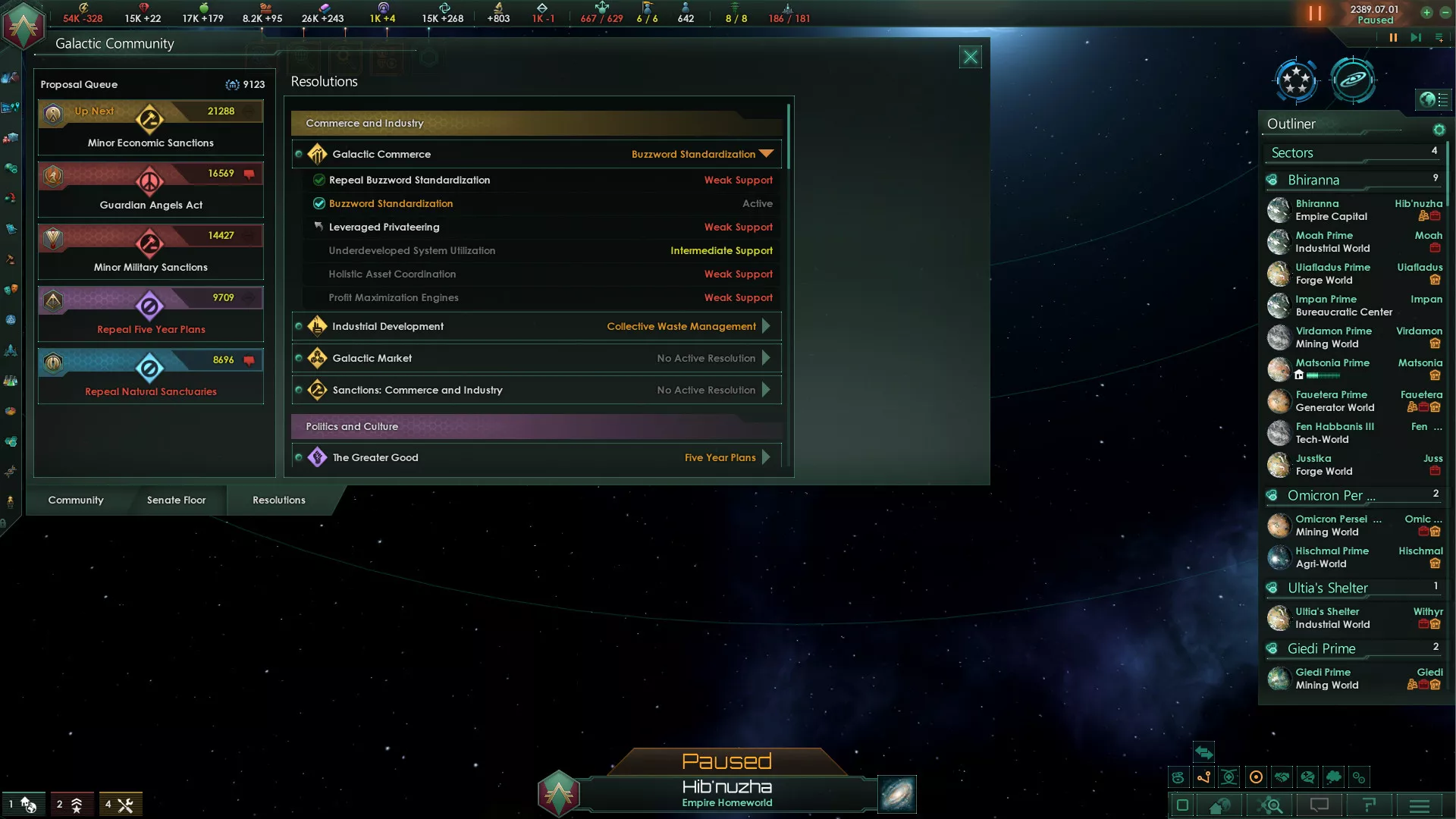Screen dimensions: 1456x819
Task: Select the Resolutions tab
Action: point(279,500)
